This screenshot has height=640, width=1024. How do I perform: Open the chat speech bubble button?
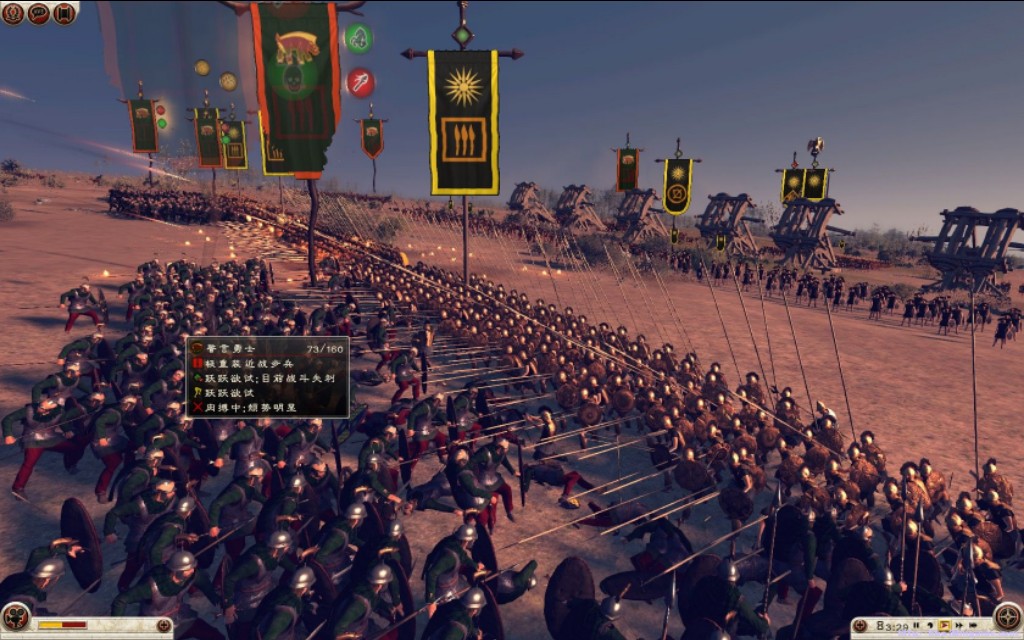point(39,13)
